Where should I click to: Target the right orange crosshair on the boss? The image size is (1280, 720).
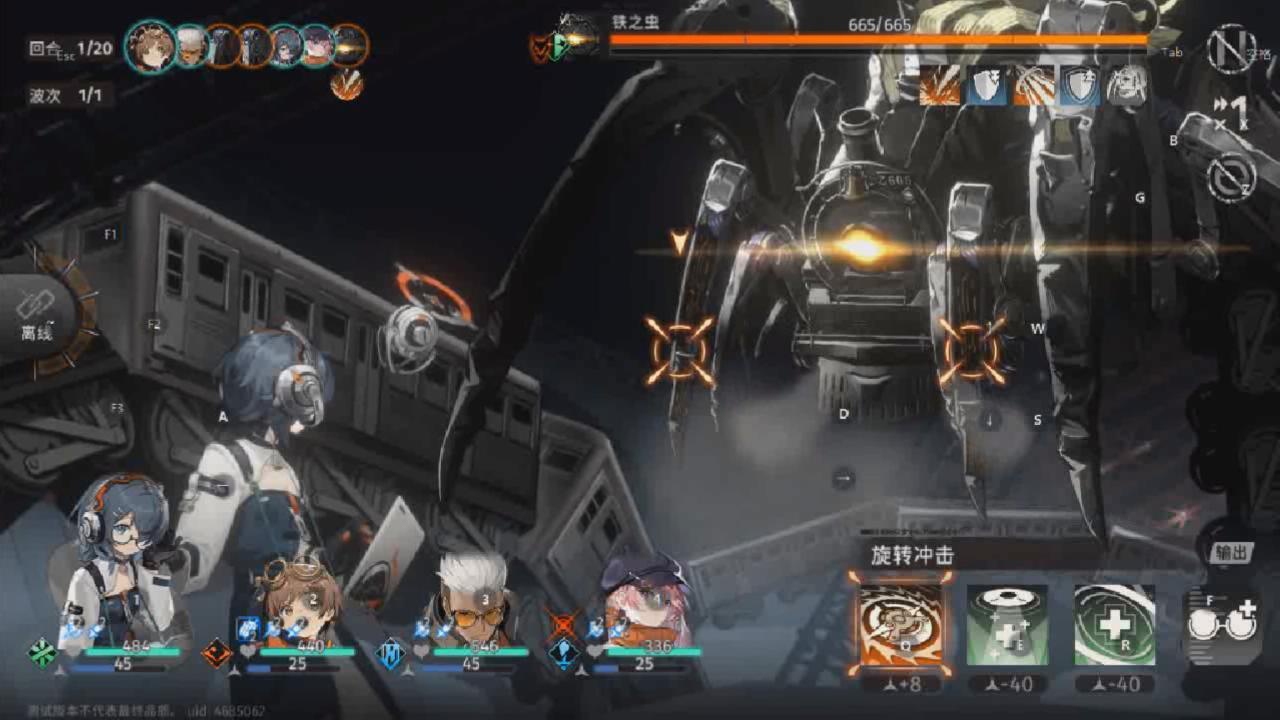(x=971, y=351)
